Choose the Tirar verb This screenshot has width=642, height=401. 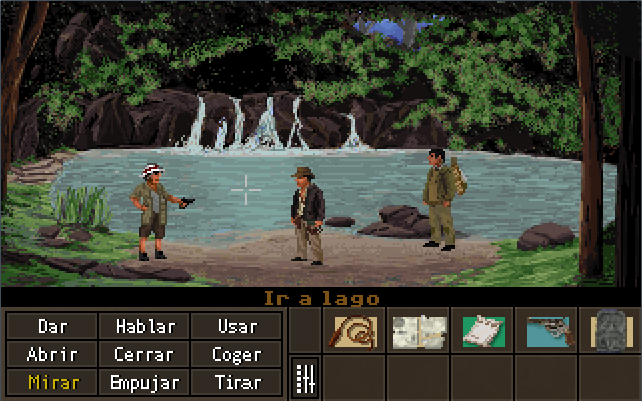(x=237, y=383)
